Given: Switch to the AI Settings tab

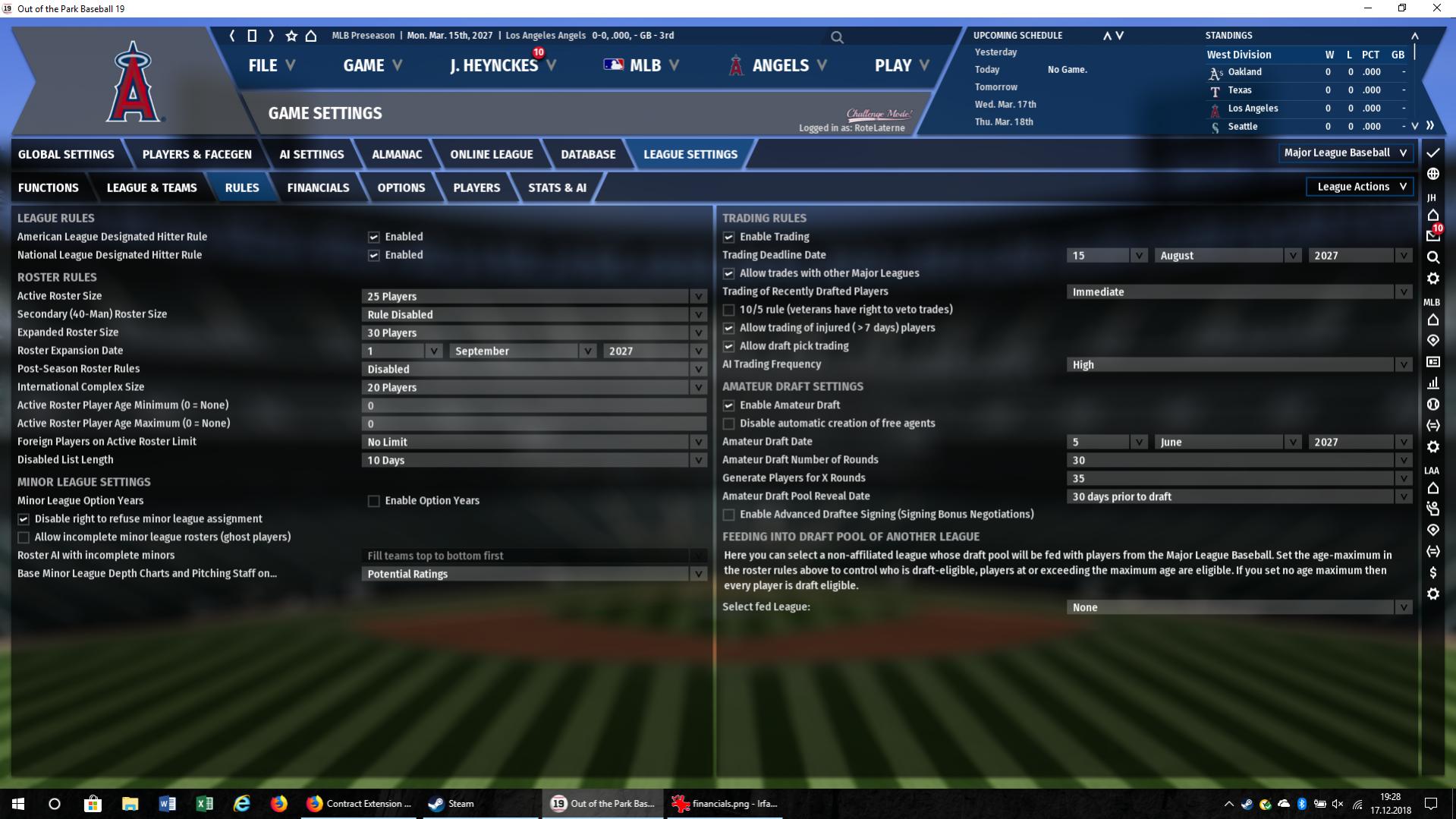Looking at the screenshot, I should pos(311,154).
